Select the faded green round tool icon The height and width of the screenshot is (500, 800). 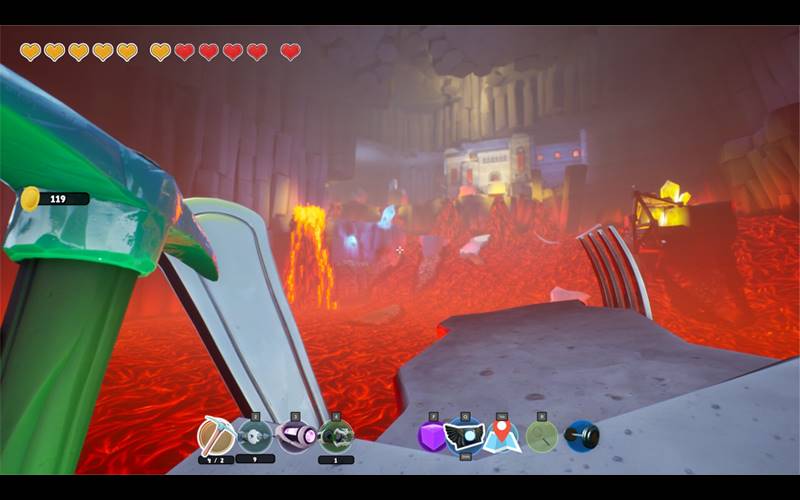[x=541, y=436]
